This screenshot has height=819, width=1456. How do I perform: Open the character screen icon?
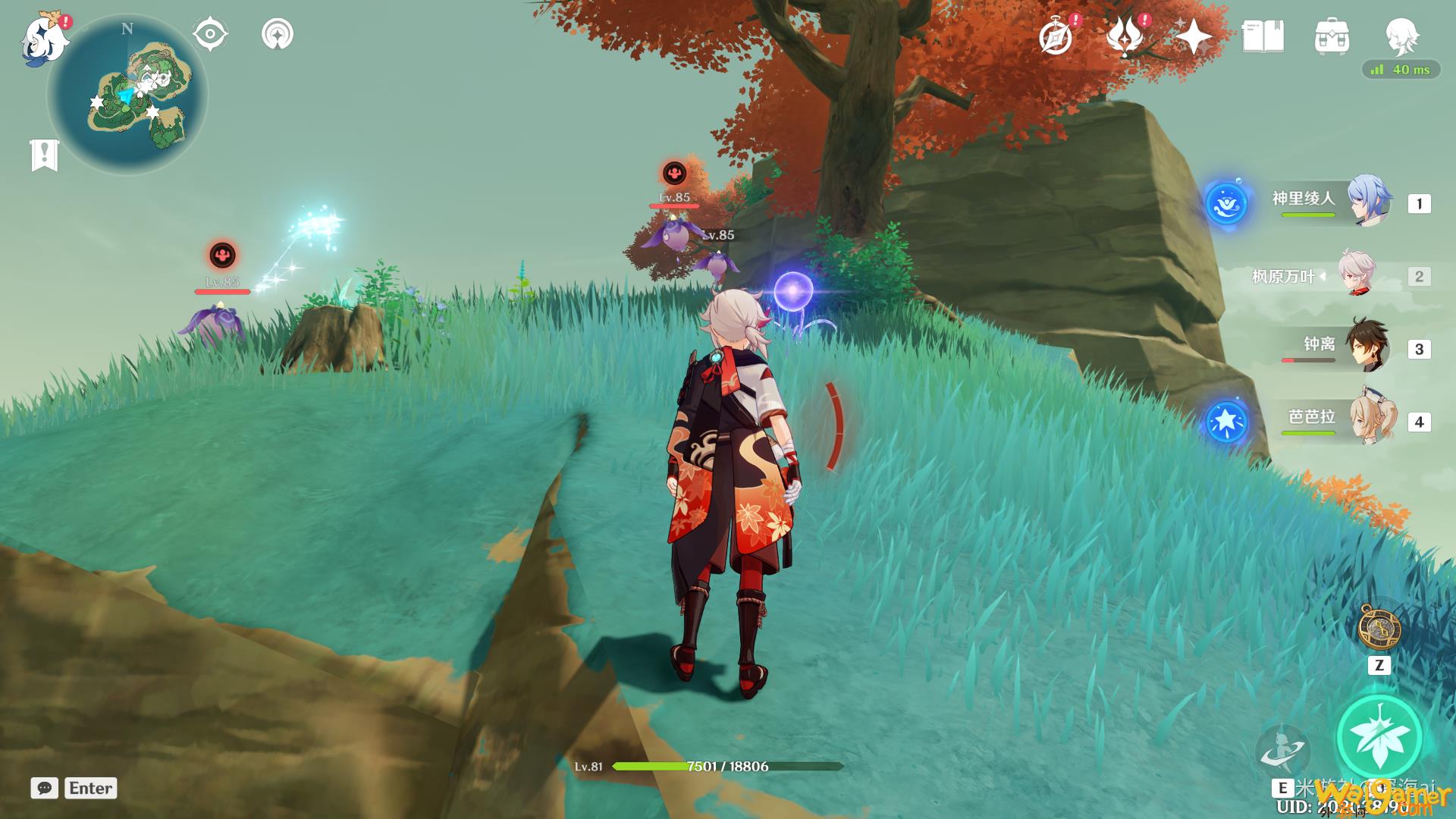click(1401, 36)
